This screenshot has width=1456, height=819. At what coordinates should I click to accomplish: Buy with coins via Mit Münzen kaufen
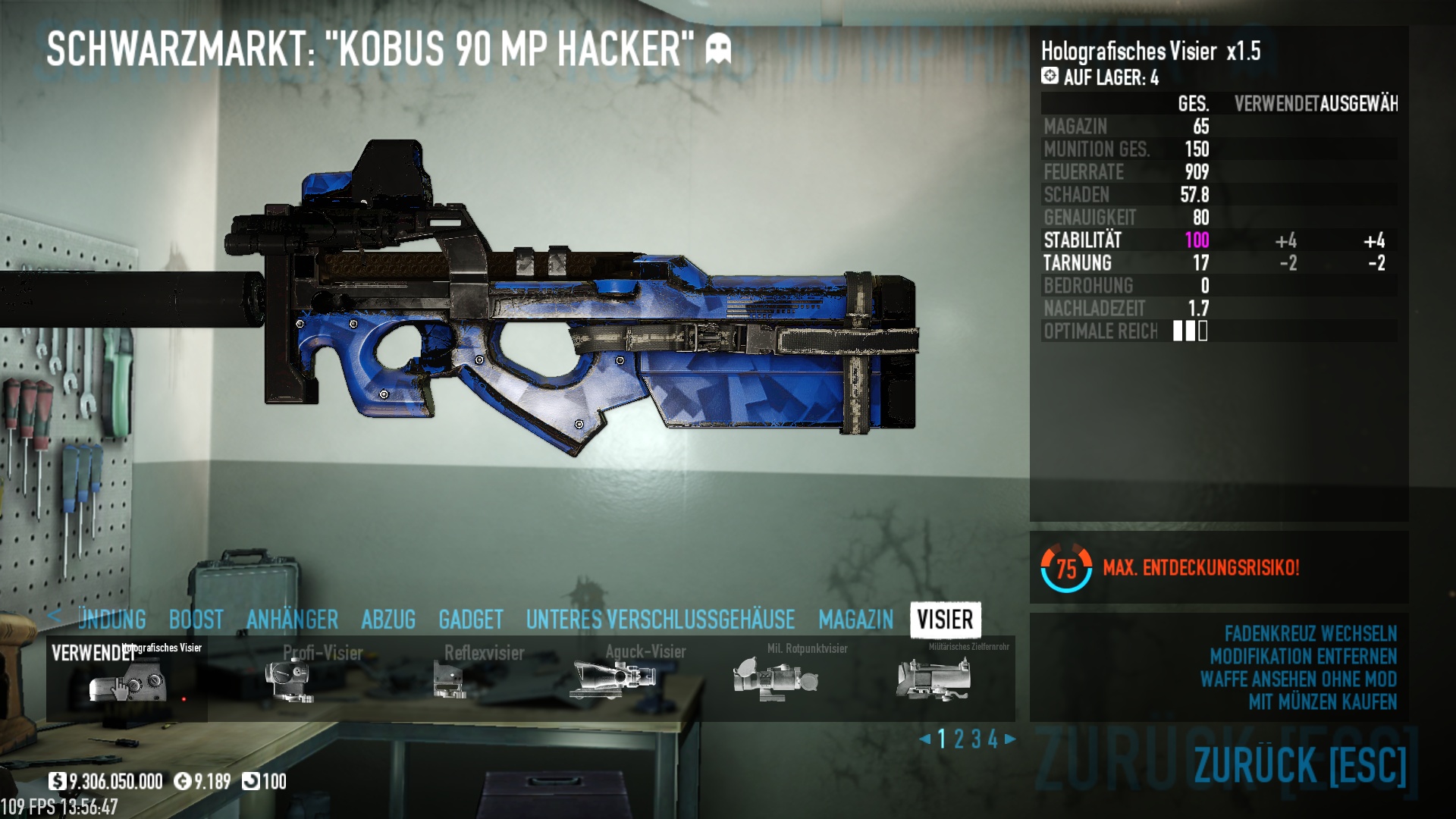pyautogui.click(x=1322, y=702)
